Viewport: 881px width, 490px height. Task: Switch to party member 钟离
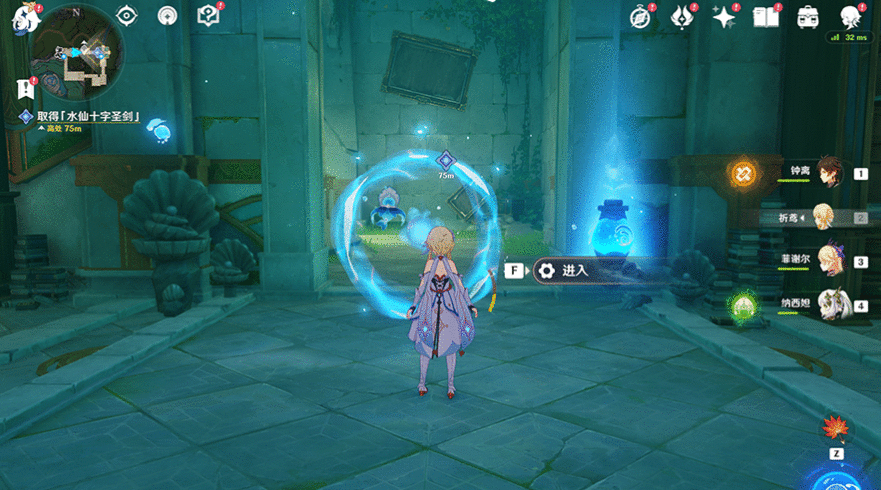[x=830, y=172]
